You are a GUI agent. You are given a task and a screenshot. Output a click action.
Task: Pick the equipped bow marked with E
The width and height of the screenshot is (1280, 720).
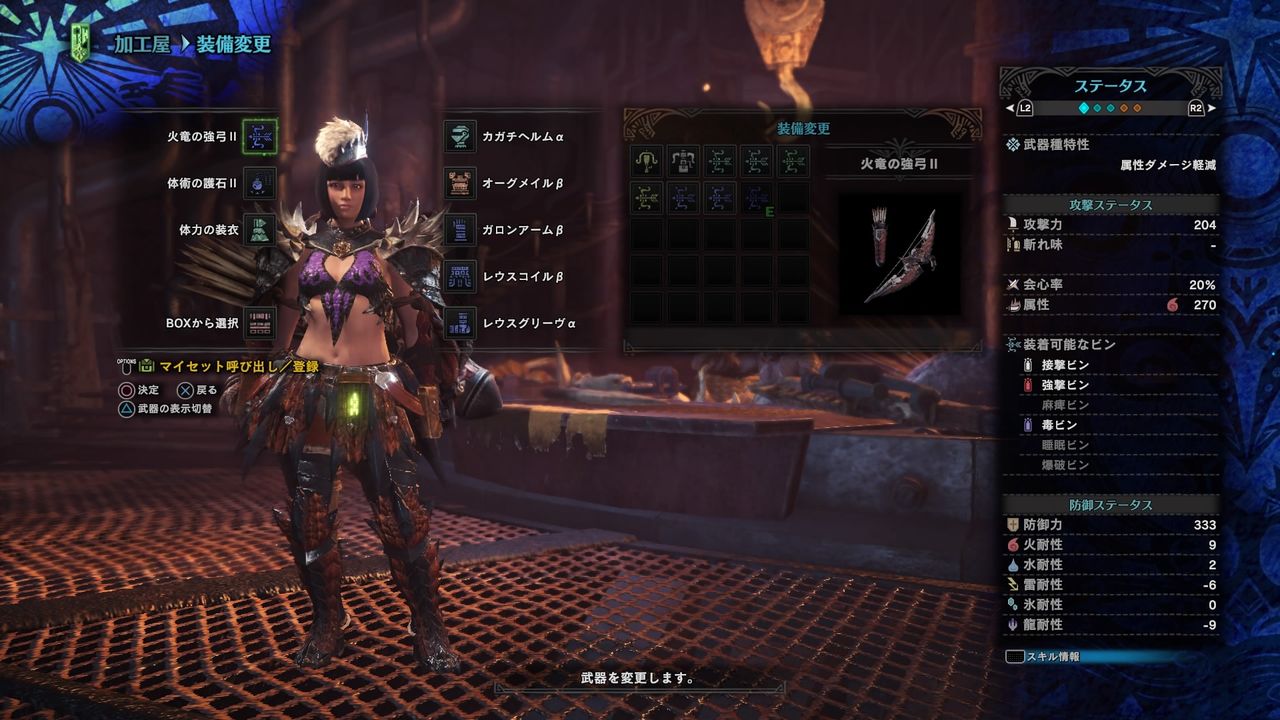757,198
